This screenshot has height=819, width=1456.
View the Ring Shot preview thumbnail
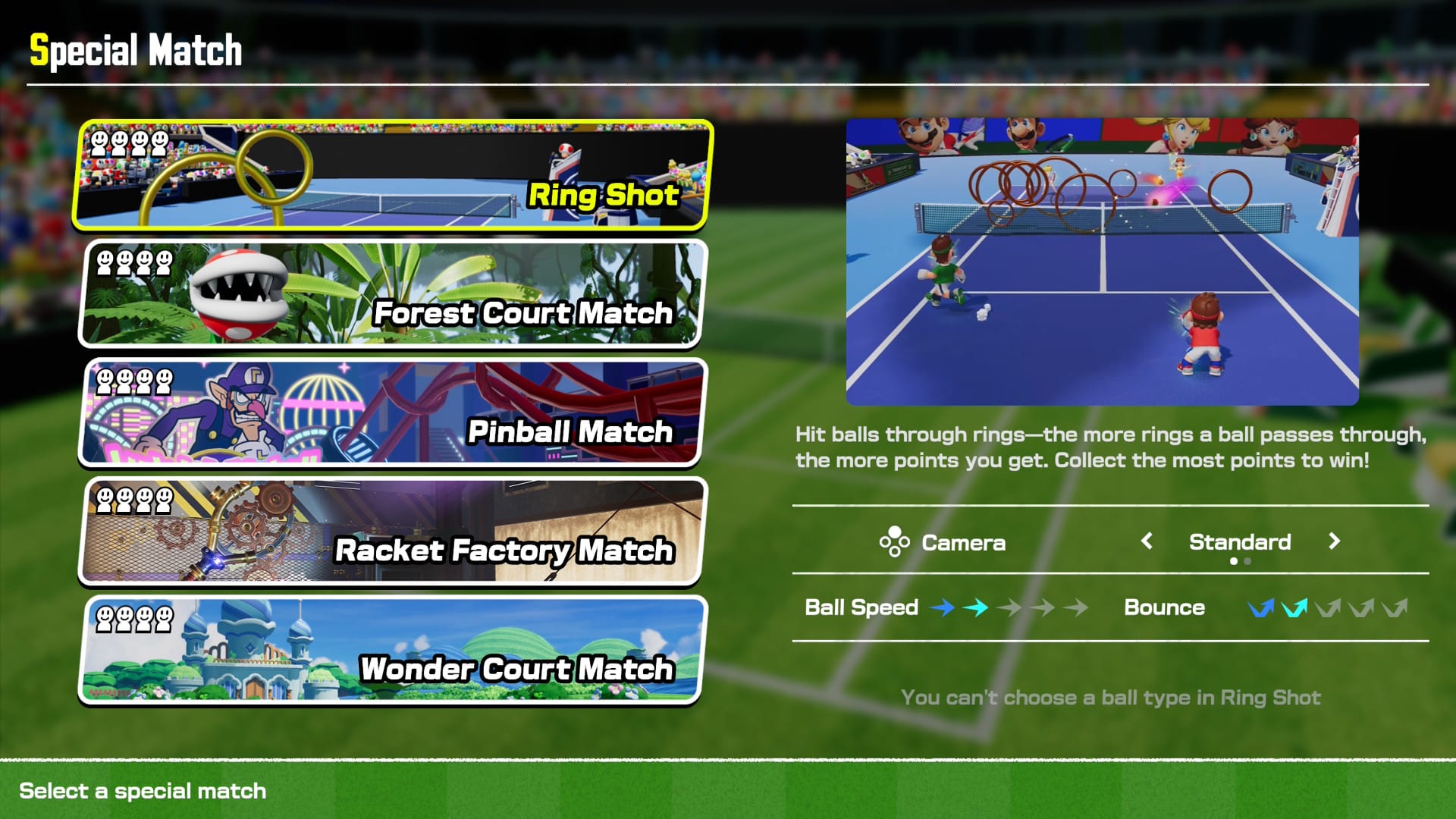point(1102,262)
